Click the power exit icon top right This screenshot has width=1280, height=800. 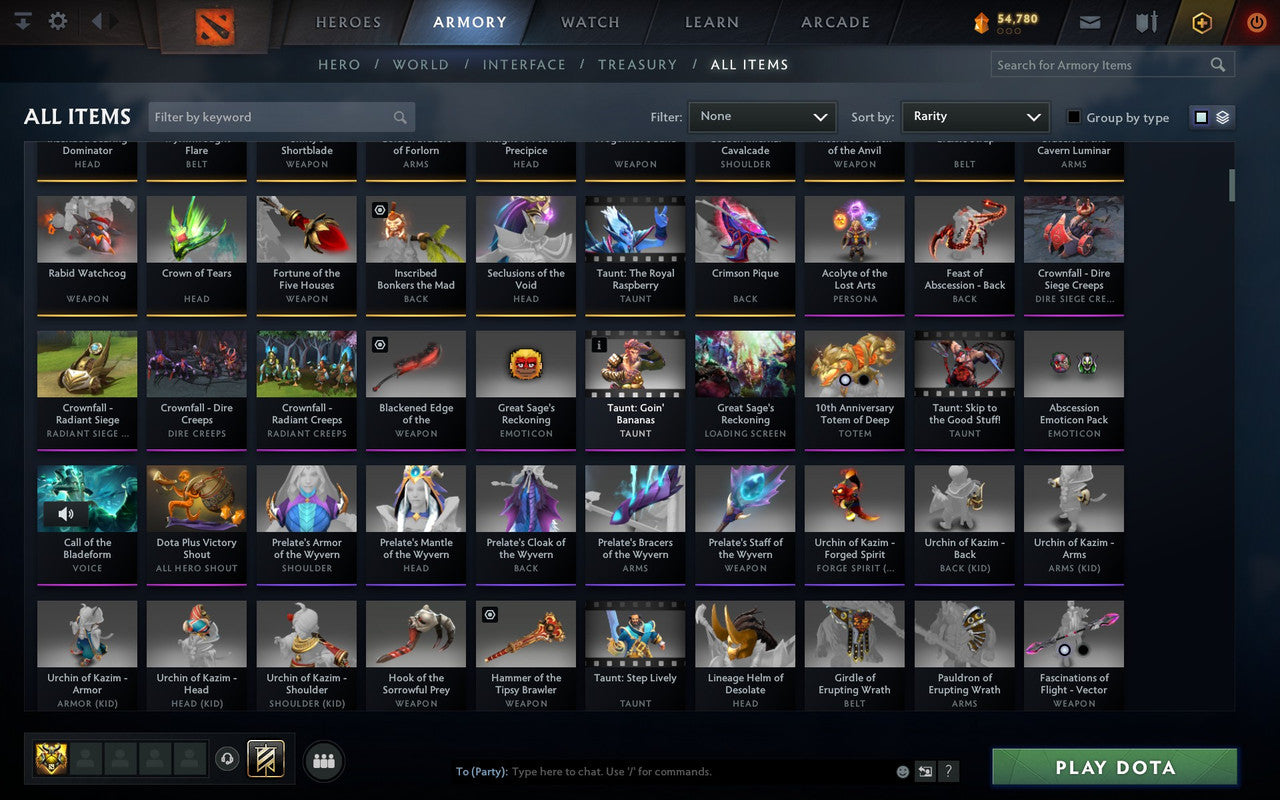[1256, 22]
